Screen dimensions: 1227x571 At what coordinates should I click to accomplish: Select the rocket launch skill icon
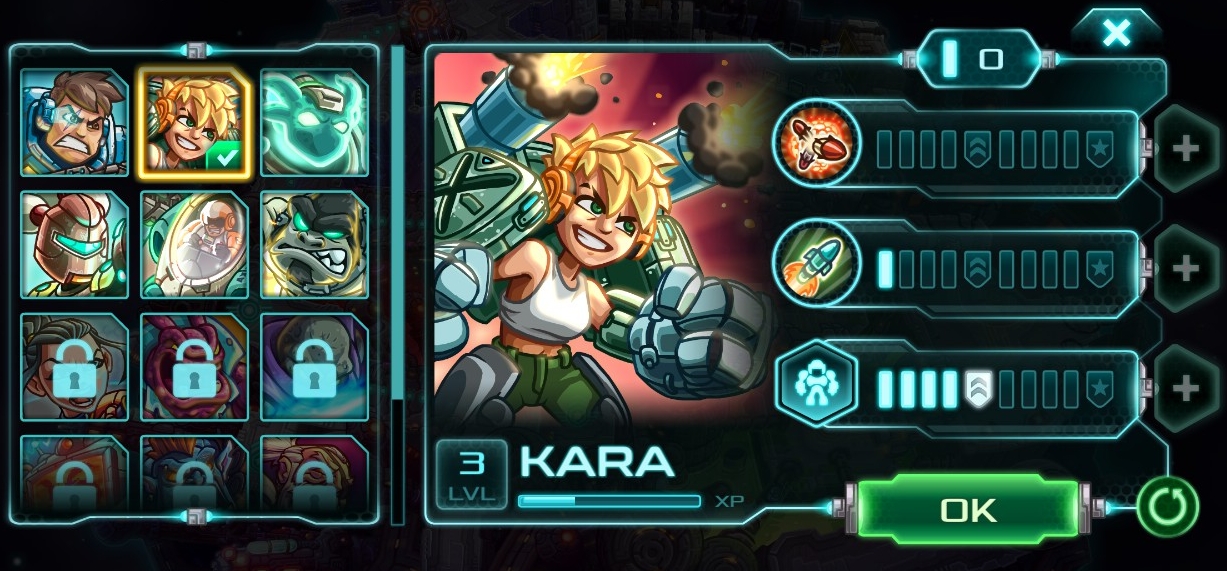click(817, 263)
